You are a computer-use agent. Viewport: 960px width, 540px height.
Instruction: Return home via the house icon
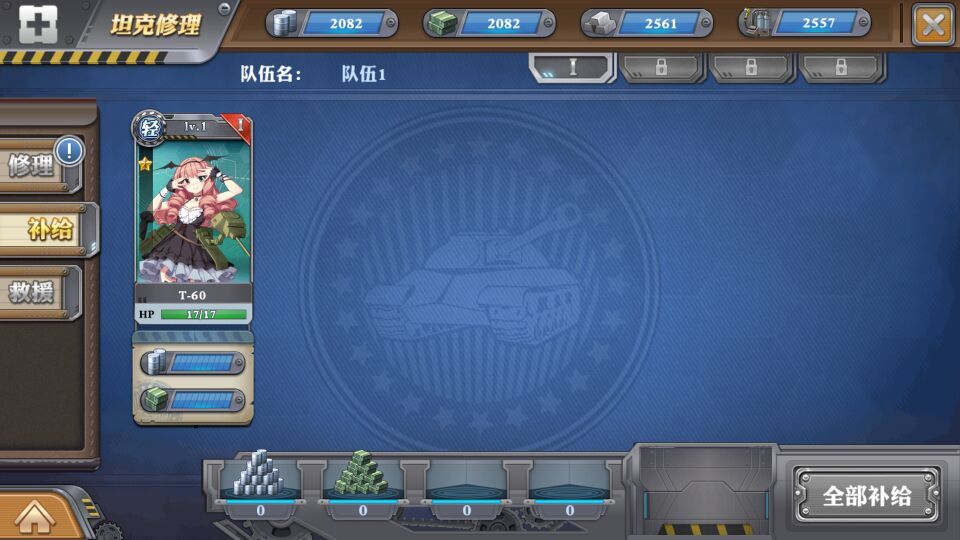34,516
